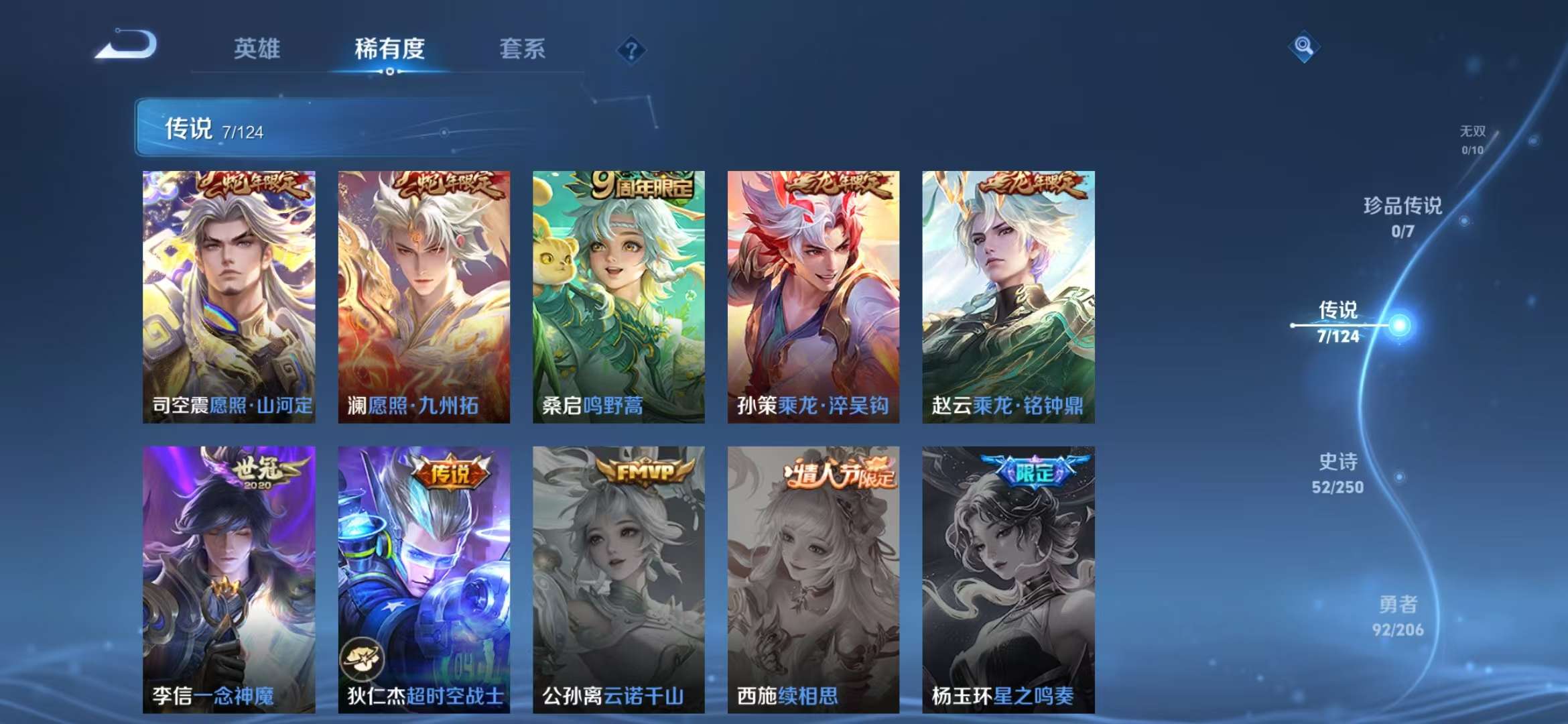Screen dimensions: 1568x724
Task: Open the question mark help icon
Action: 631,50
